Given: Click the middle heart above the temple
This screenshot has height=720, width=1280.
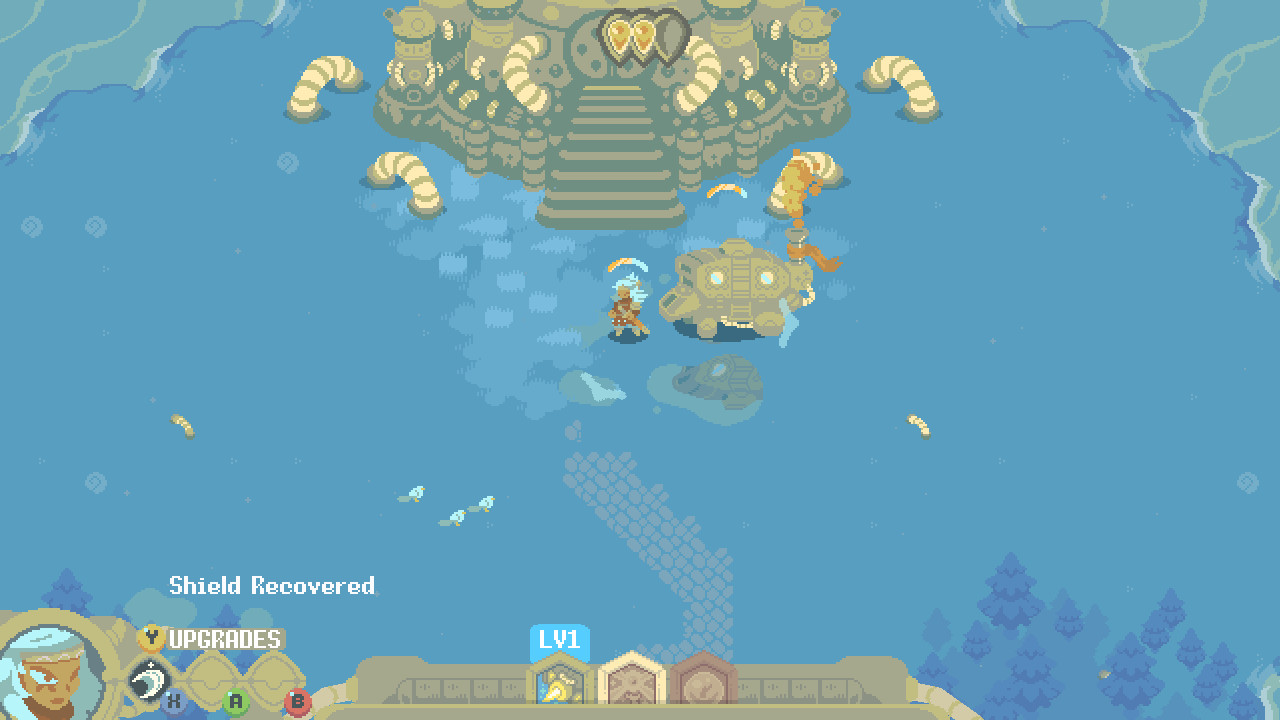Looking at the screenshot, I should tap(645, 30).
